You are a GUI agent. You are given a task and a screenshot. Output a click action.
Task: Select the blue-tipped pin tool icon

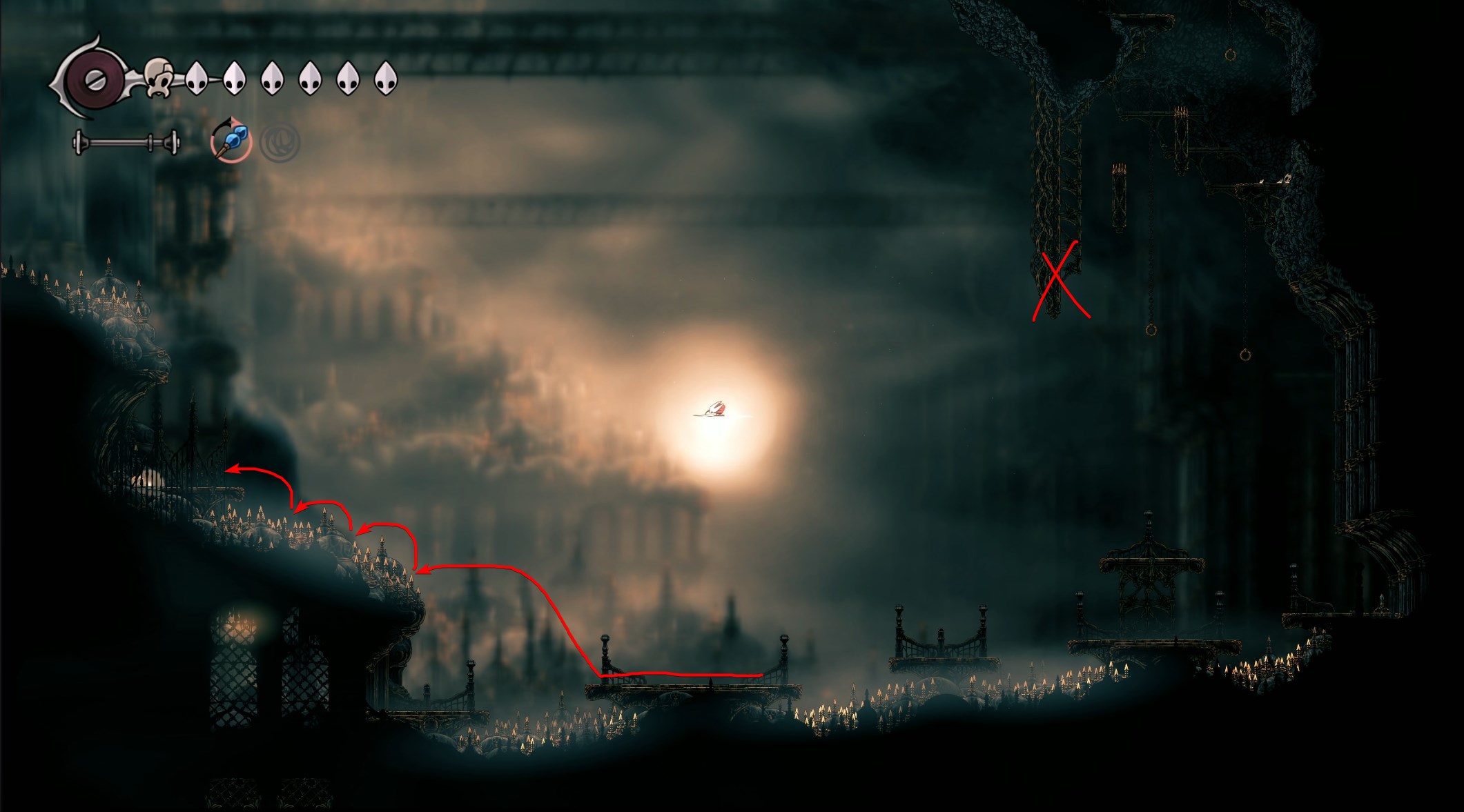[231, 141]
